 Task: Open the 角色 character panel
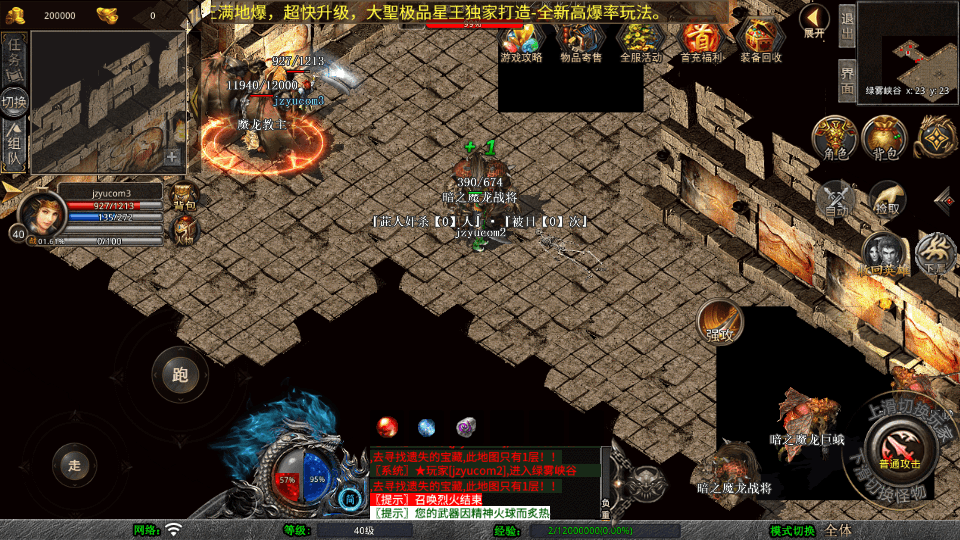834,138
